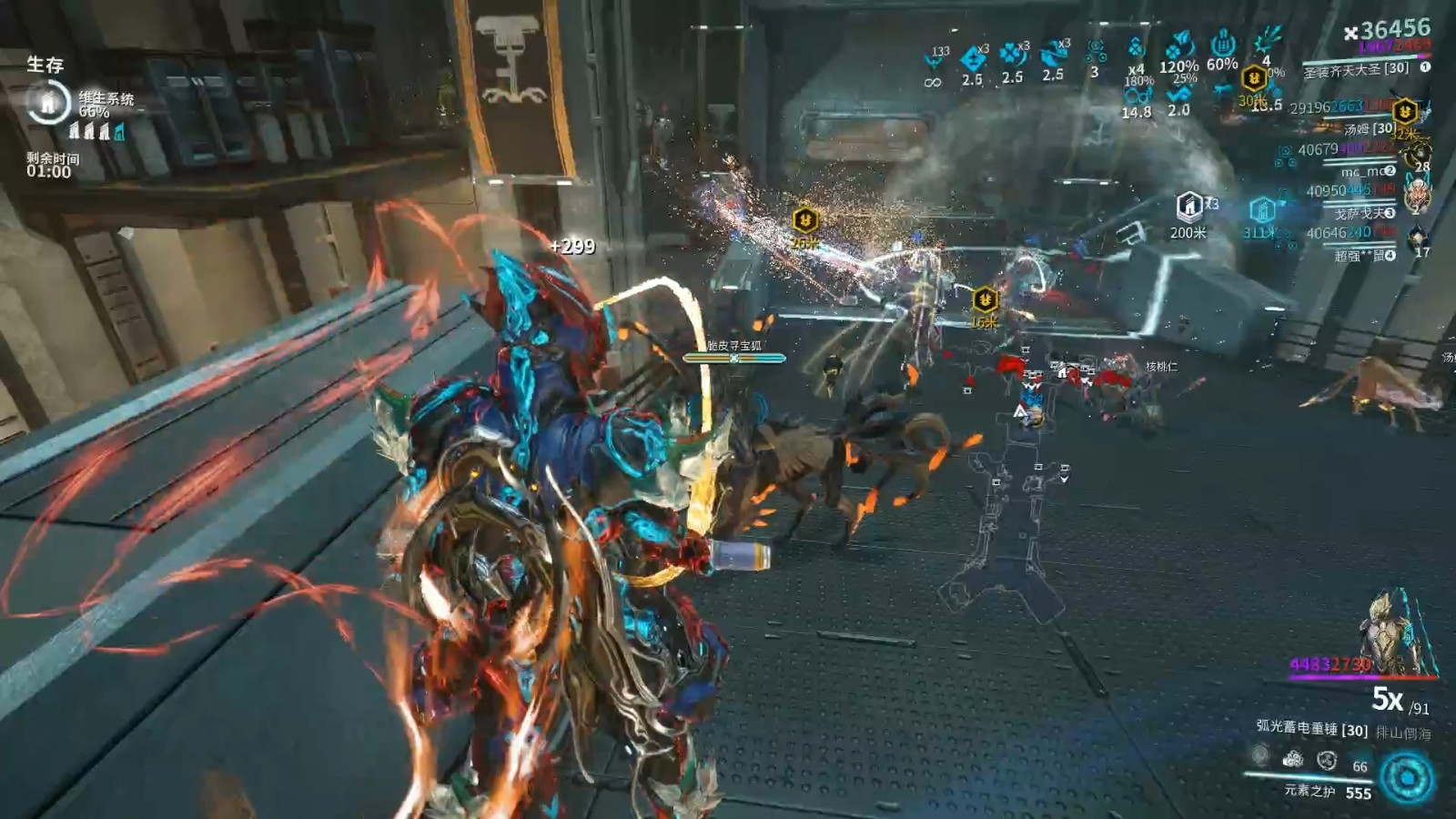Click the 120% clover buff icon

coord(1179,45)
